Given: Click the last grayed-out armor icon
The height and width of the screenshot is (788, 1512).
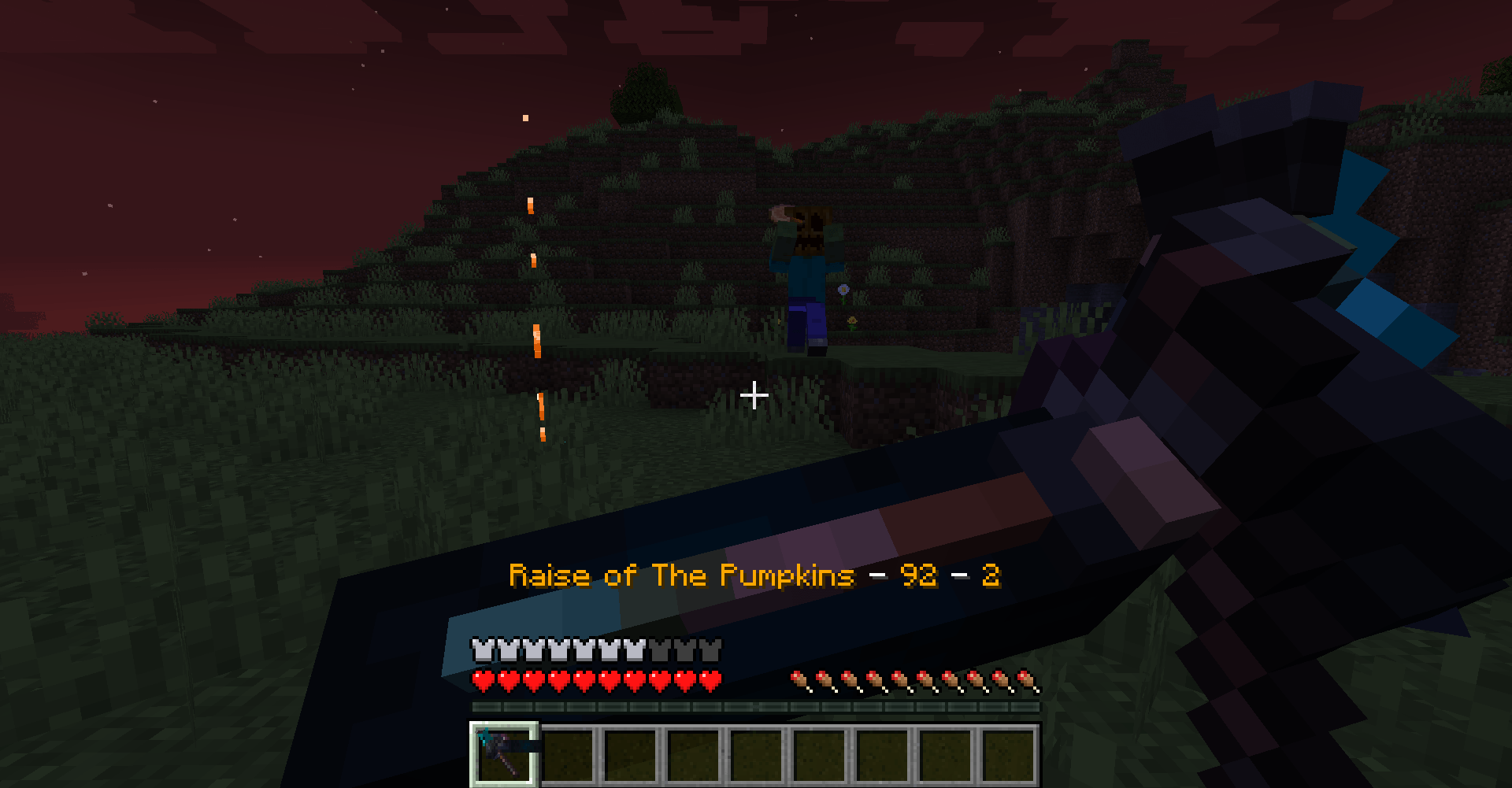Looking at the screenshot, I should click(709, 650).
